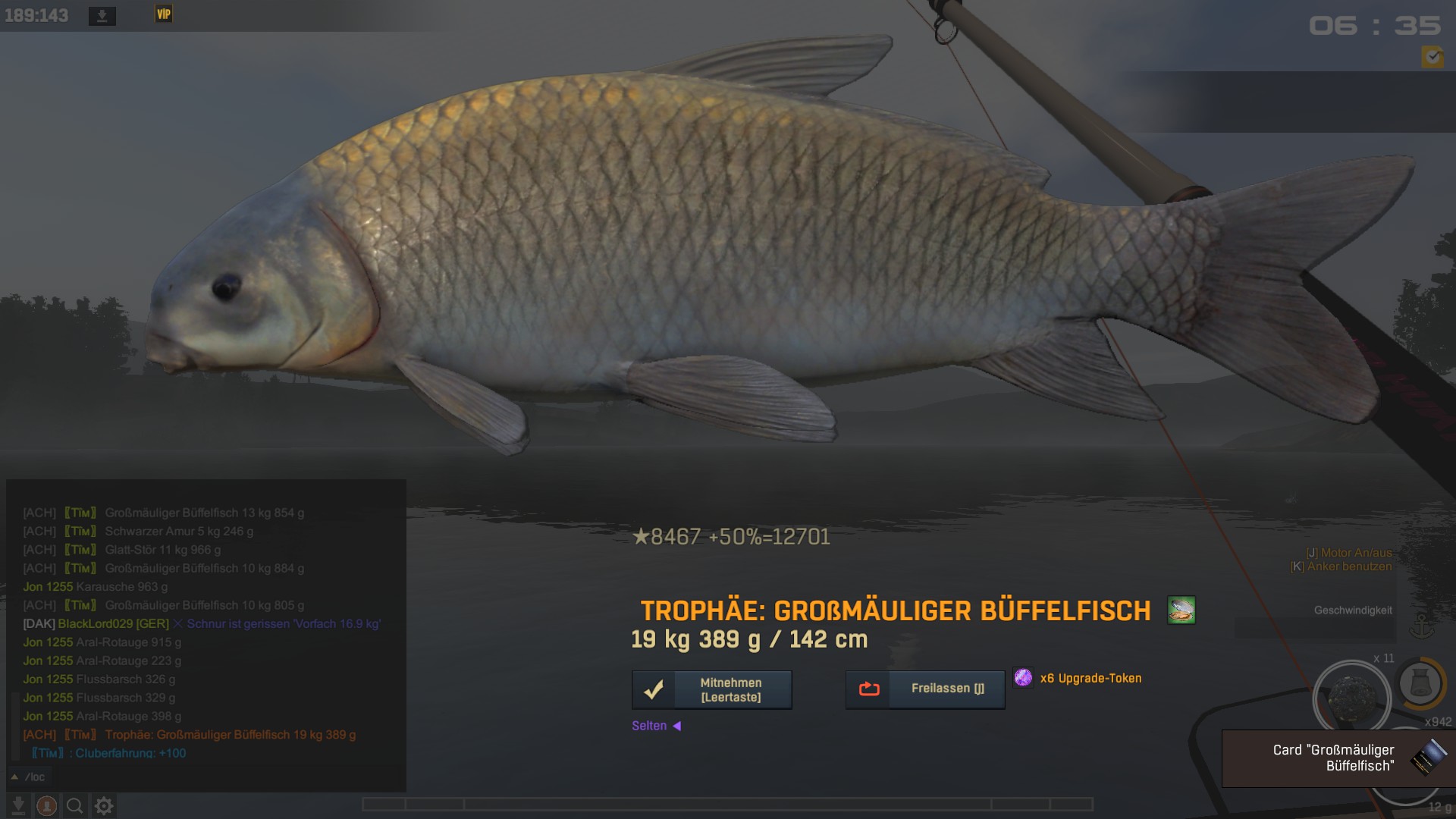Open the keepnet fish net icon
Image resolution: width=1456 pixels, height=819 pixels.
coord(1419,682)
